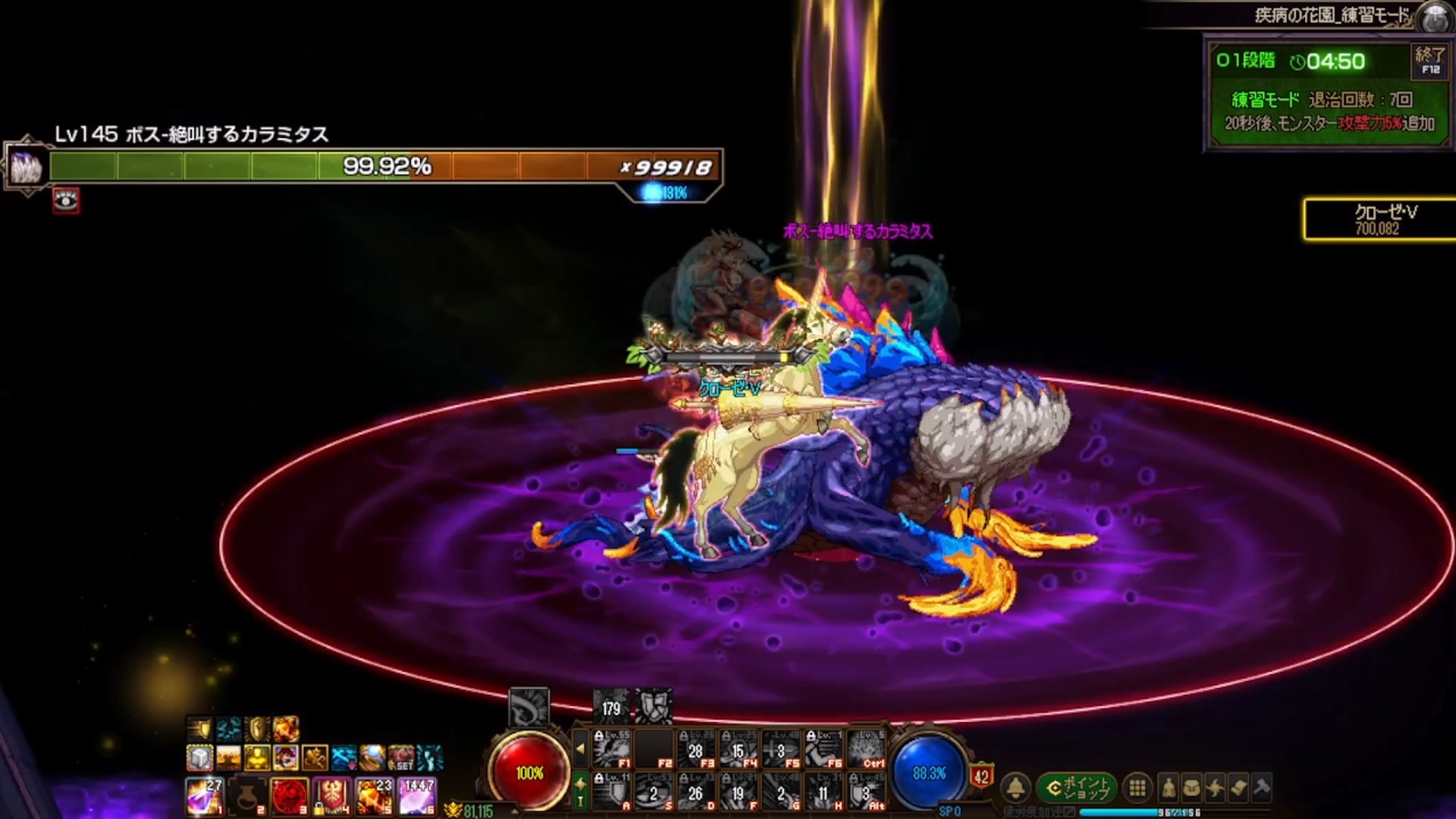The image size is (1456, 819).
Task: Click the skill bar left arrow toggle
Action: 580,749
